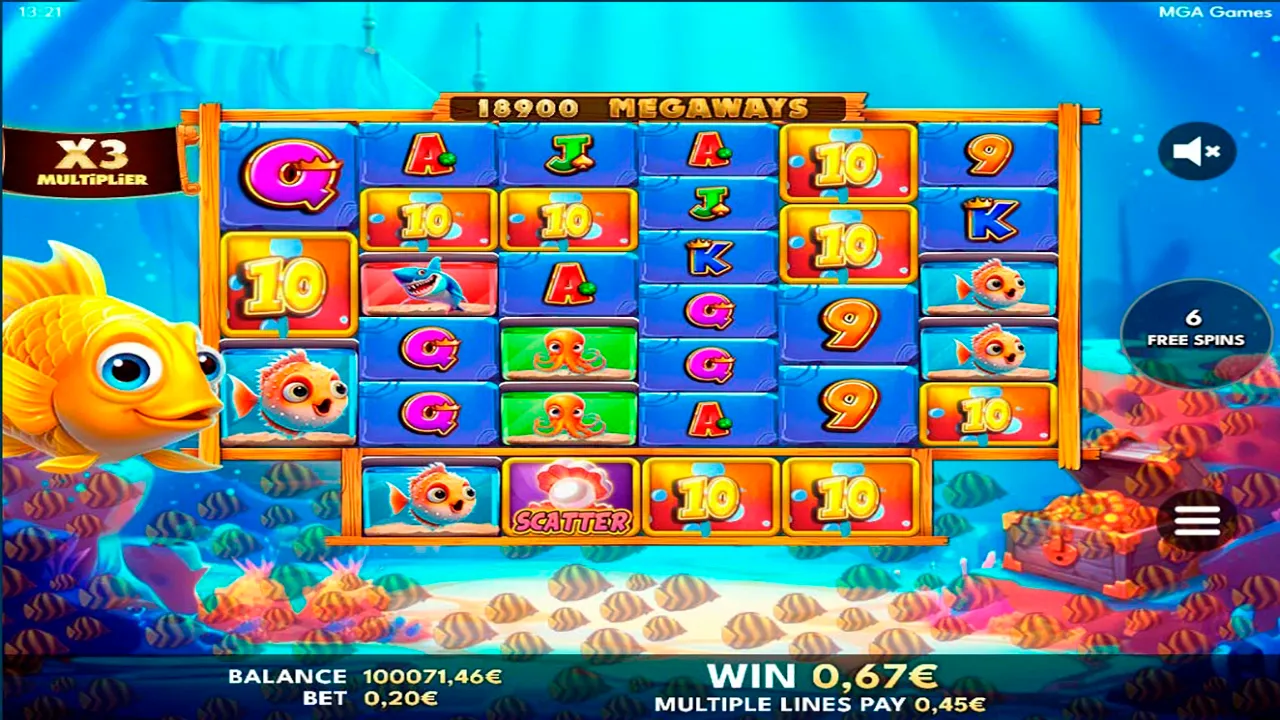Image resolution: width=1280 pixels, height=720 pixels.
Task: Toggle the muted speaker sound button
Action: 1196,151
